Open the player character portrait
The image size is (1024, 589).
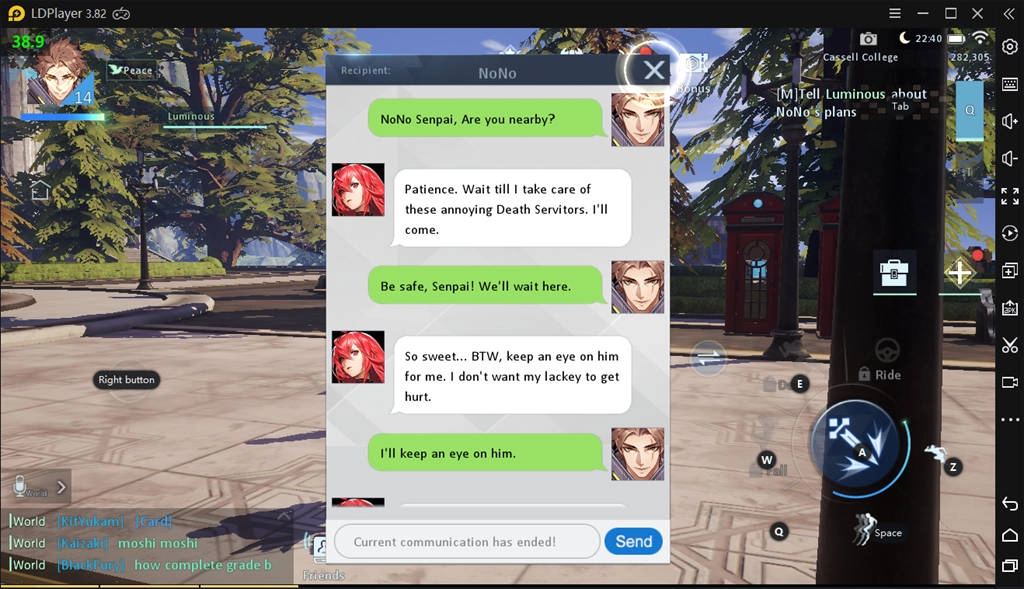pos(59,74)
